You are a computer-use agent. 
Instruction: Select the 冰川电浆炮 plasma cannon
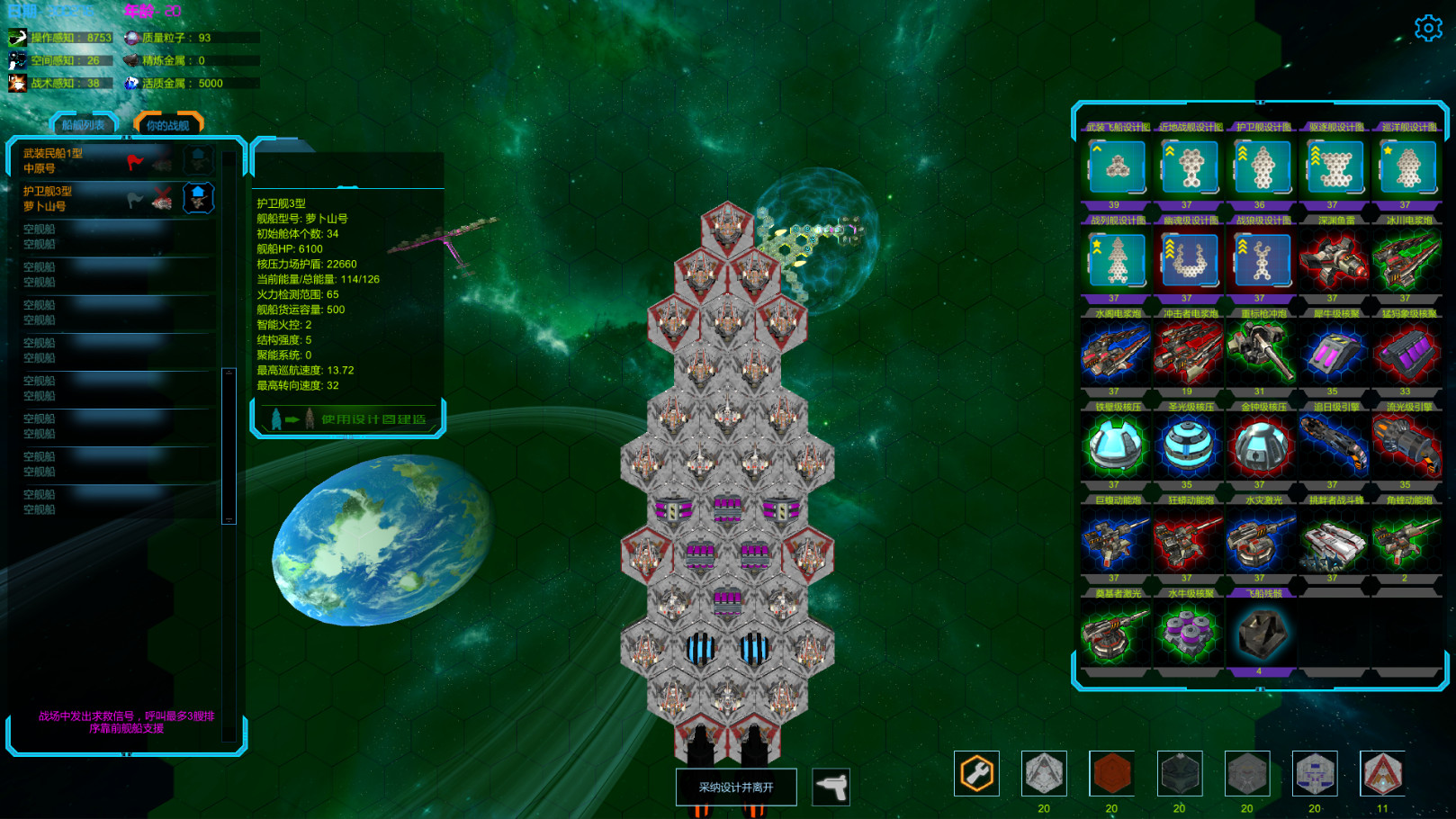point(1408,261)
